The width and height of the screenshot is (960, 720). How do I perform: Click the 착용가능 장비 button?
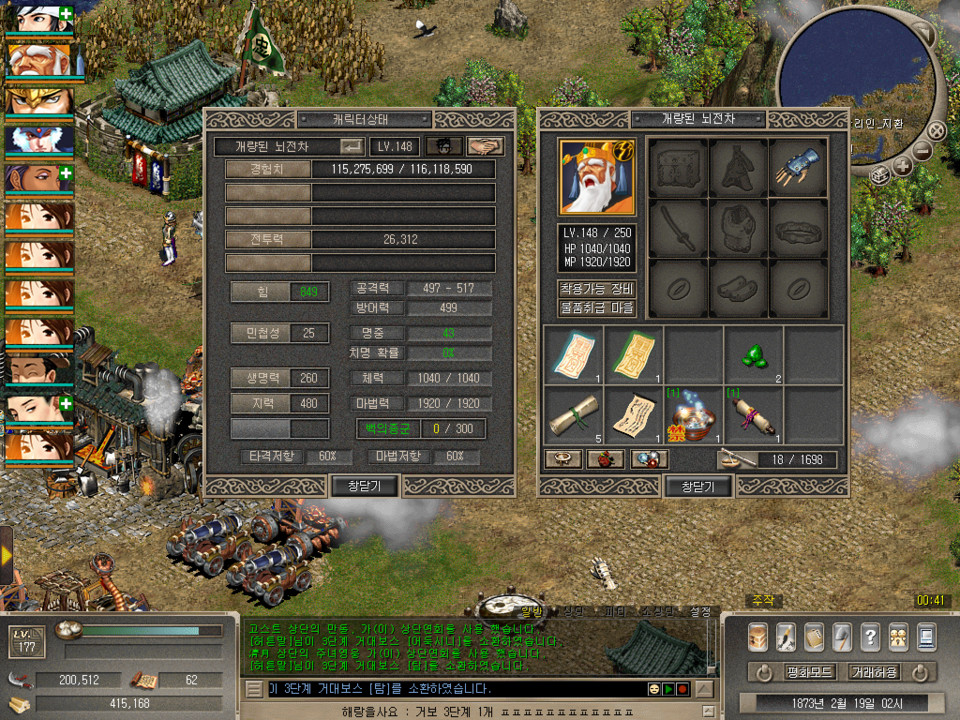pos(596,289)
